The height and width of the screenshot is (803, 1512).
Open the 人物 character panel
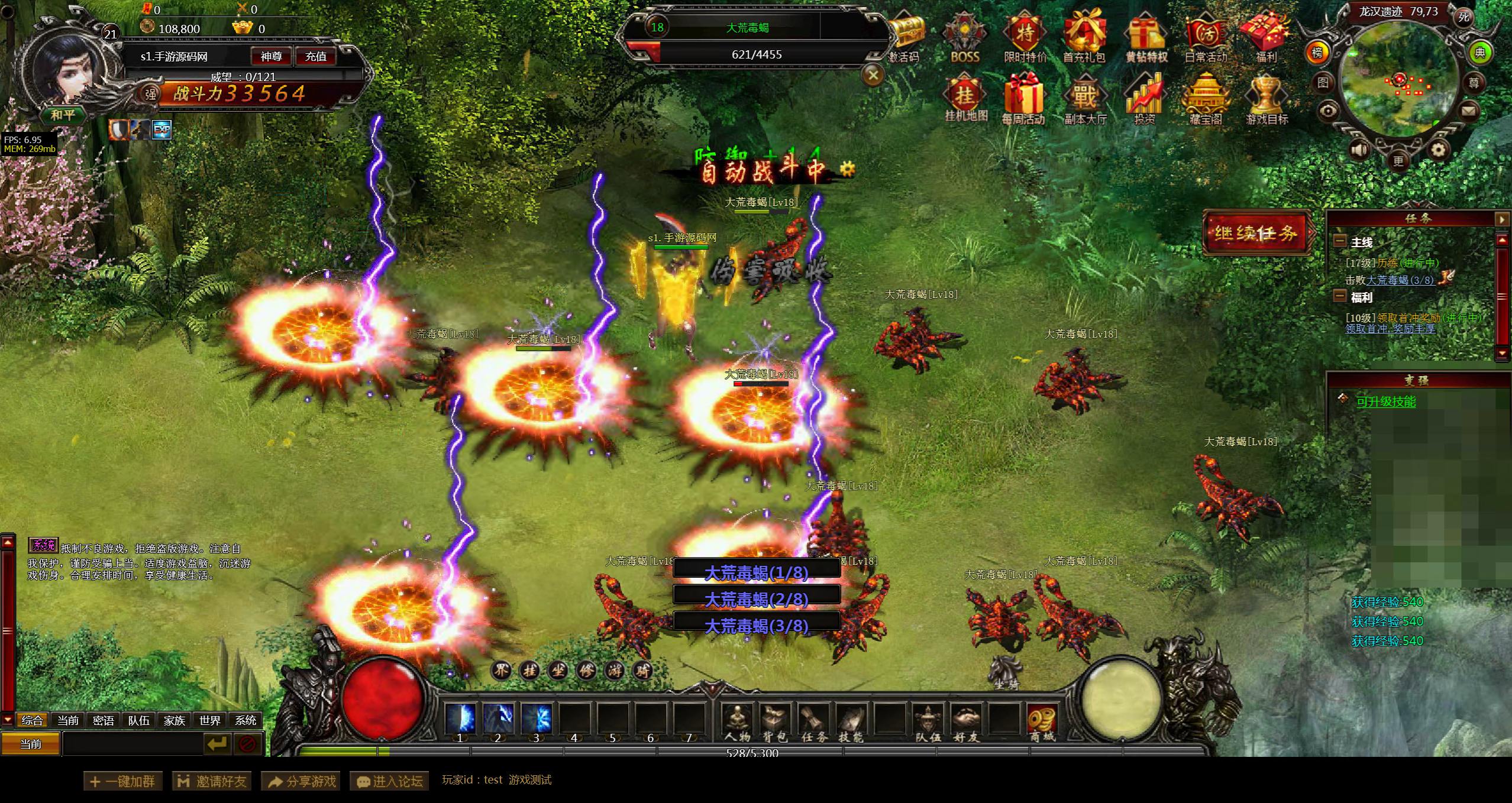737,721
